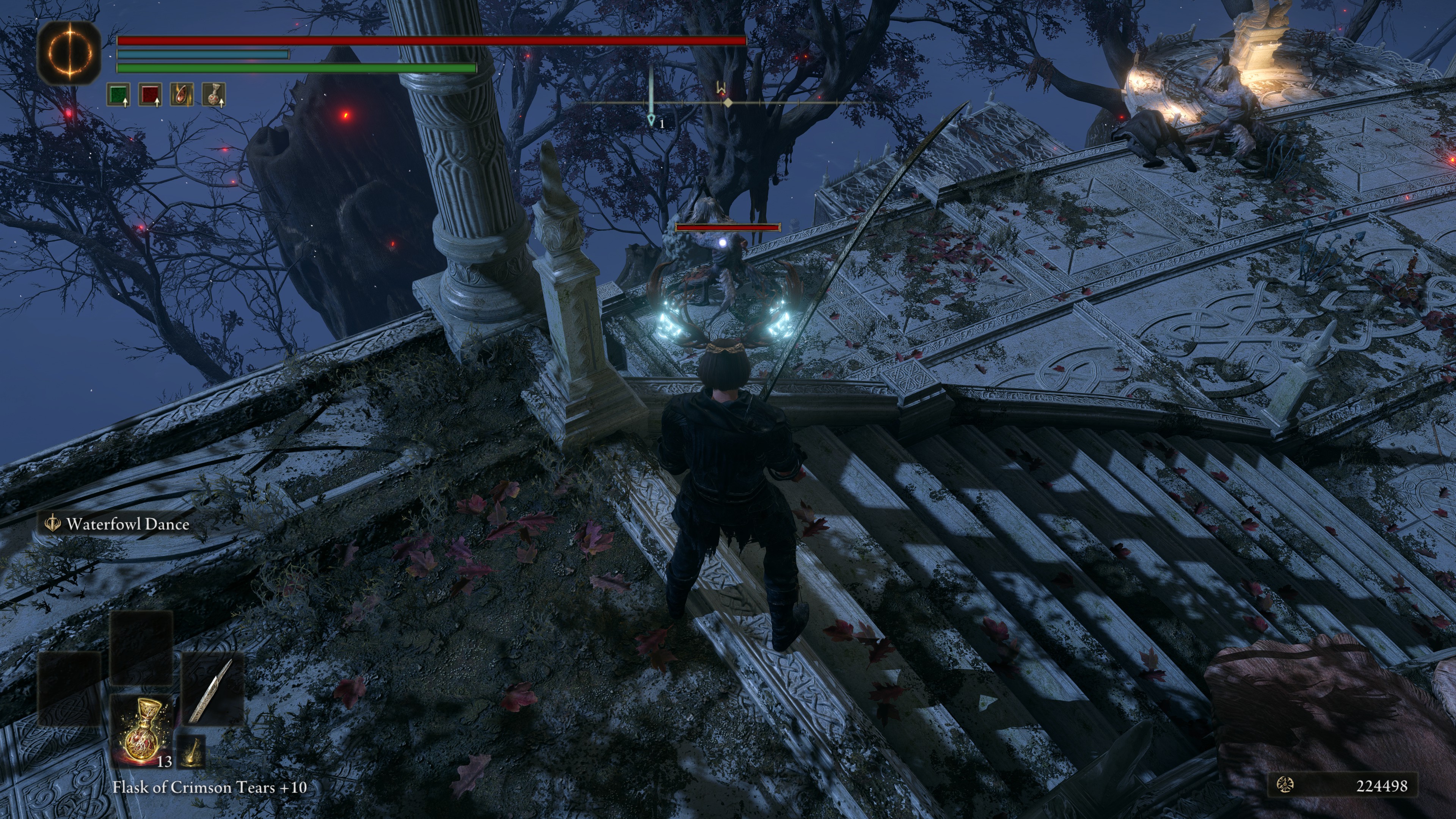Click the Waterfowl Dance skill label
Image resolution: width=1456 pixels, height=819 pixels.
(x=127, y=524)
